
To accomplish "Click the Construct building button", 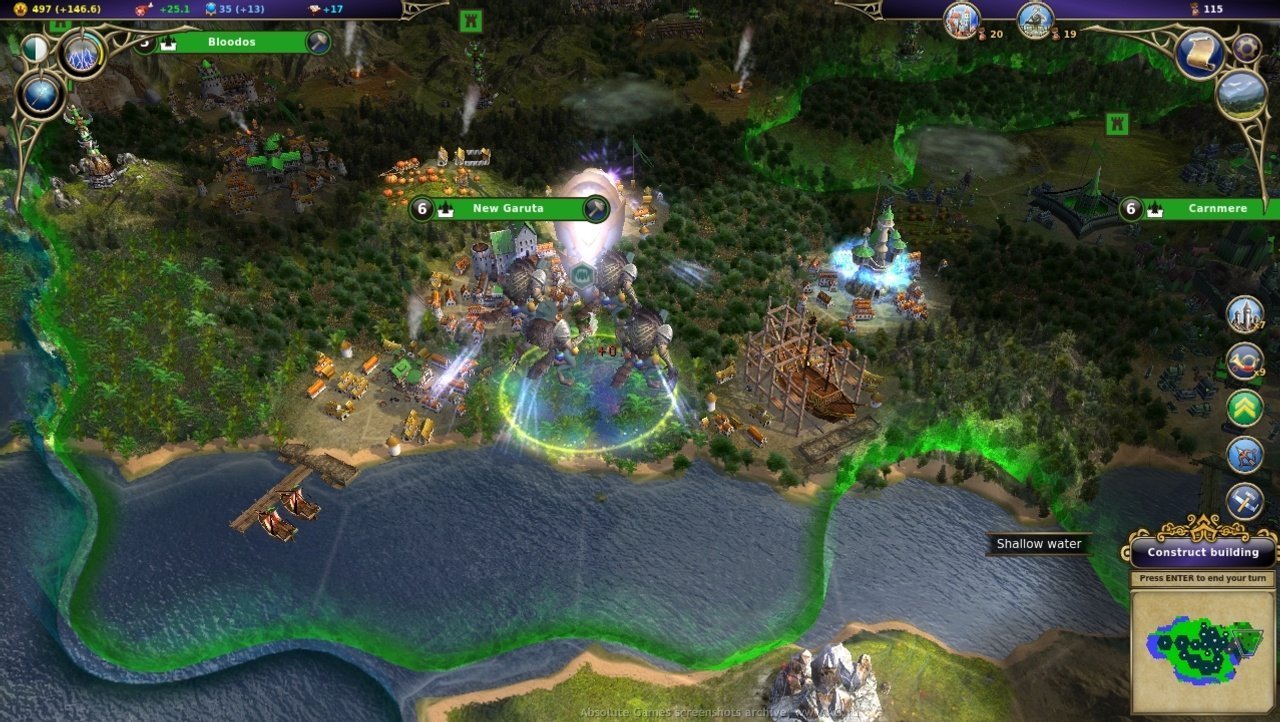I will 1203,552.
